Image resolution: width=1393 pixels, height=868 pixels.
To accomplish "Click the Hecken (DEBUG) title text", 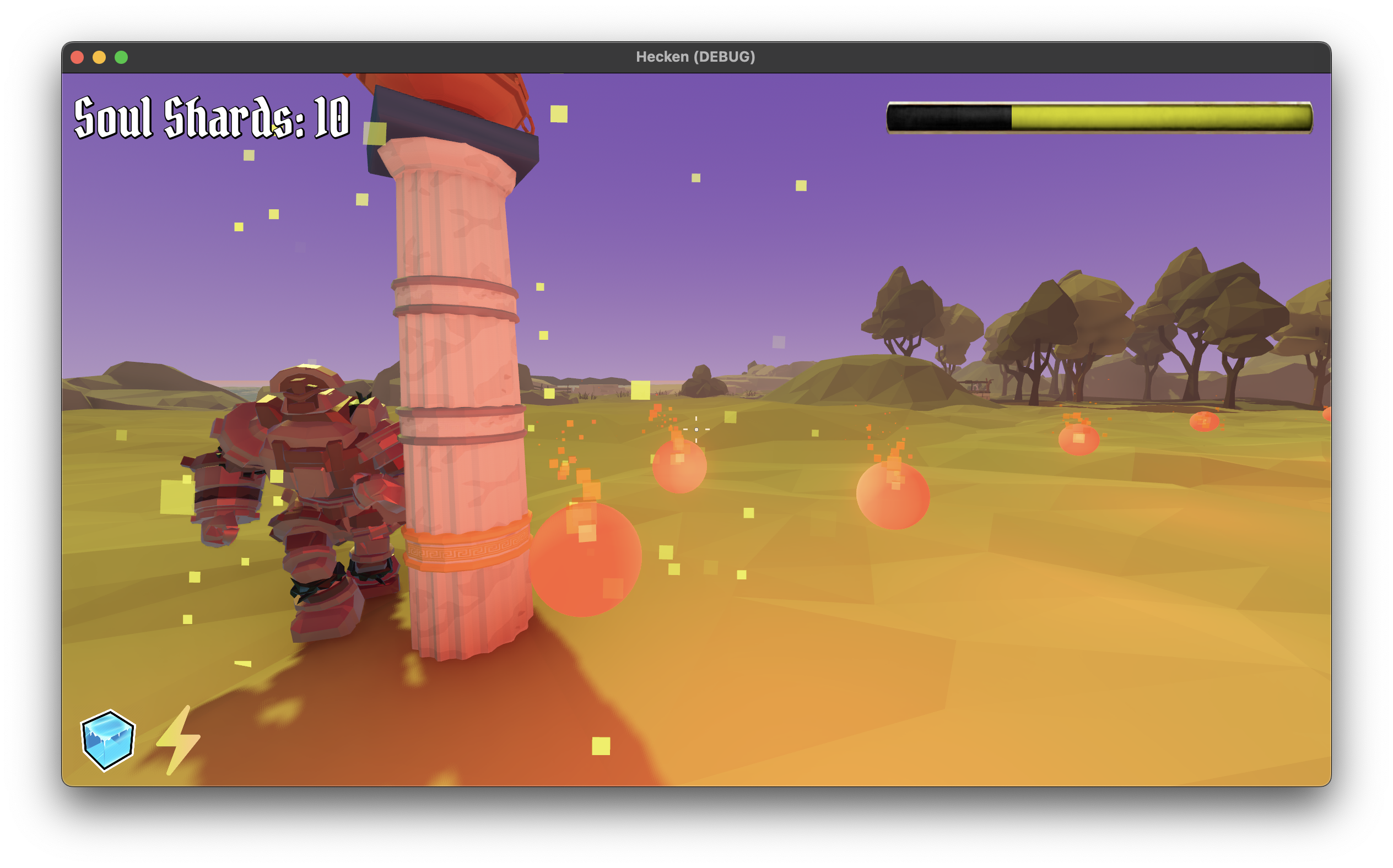I will point(696,56).
